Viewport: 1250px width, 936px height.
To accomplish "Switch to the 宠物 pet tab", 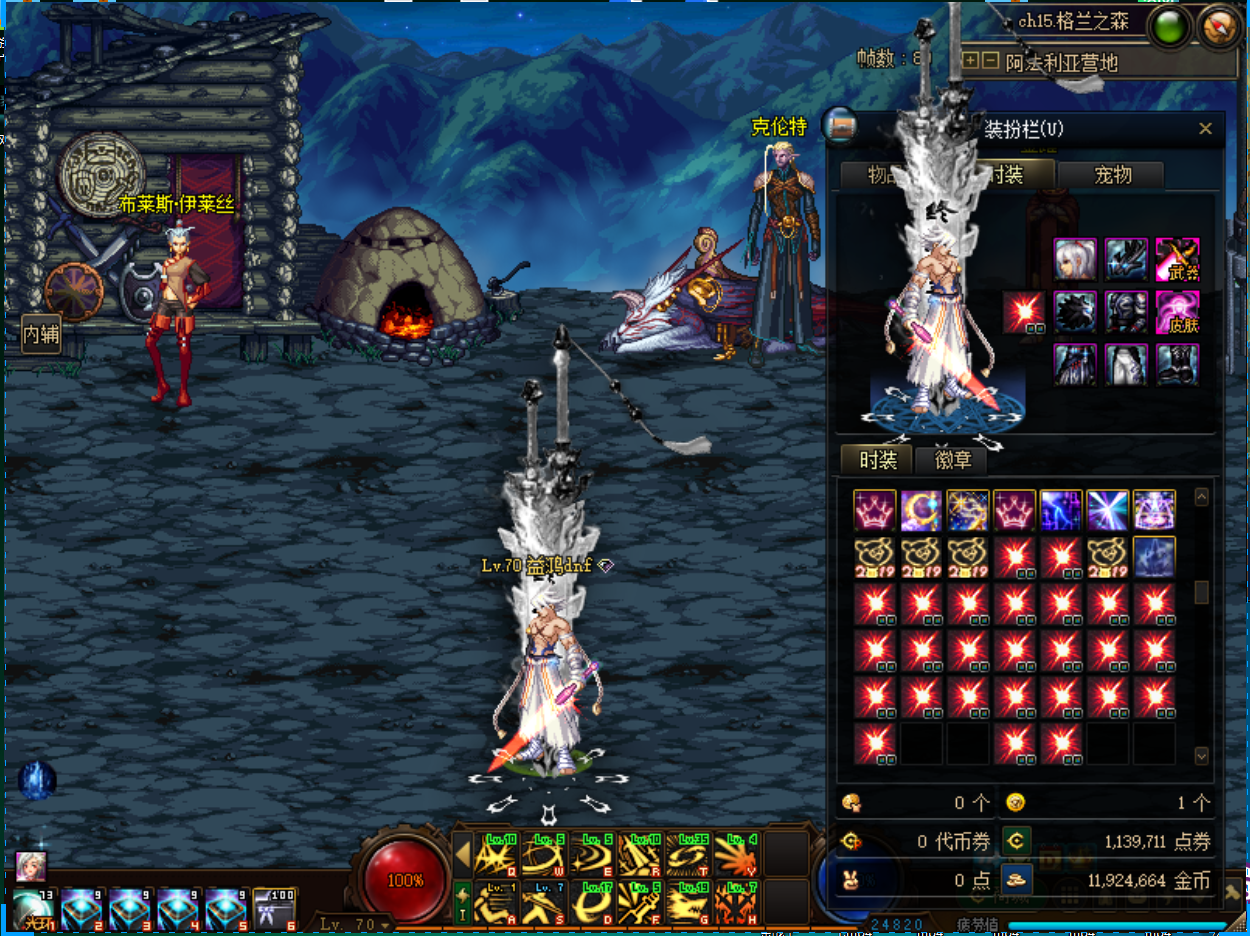I will pos(1112,175).
